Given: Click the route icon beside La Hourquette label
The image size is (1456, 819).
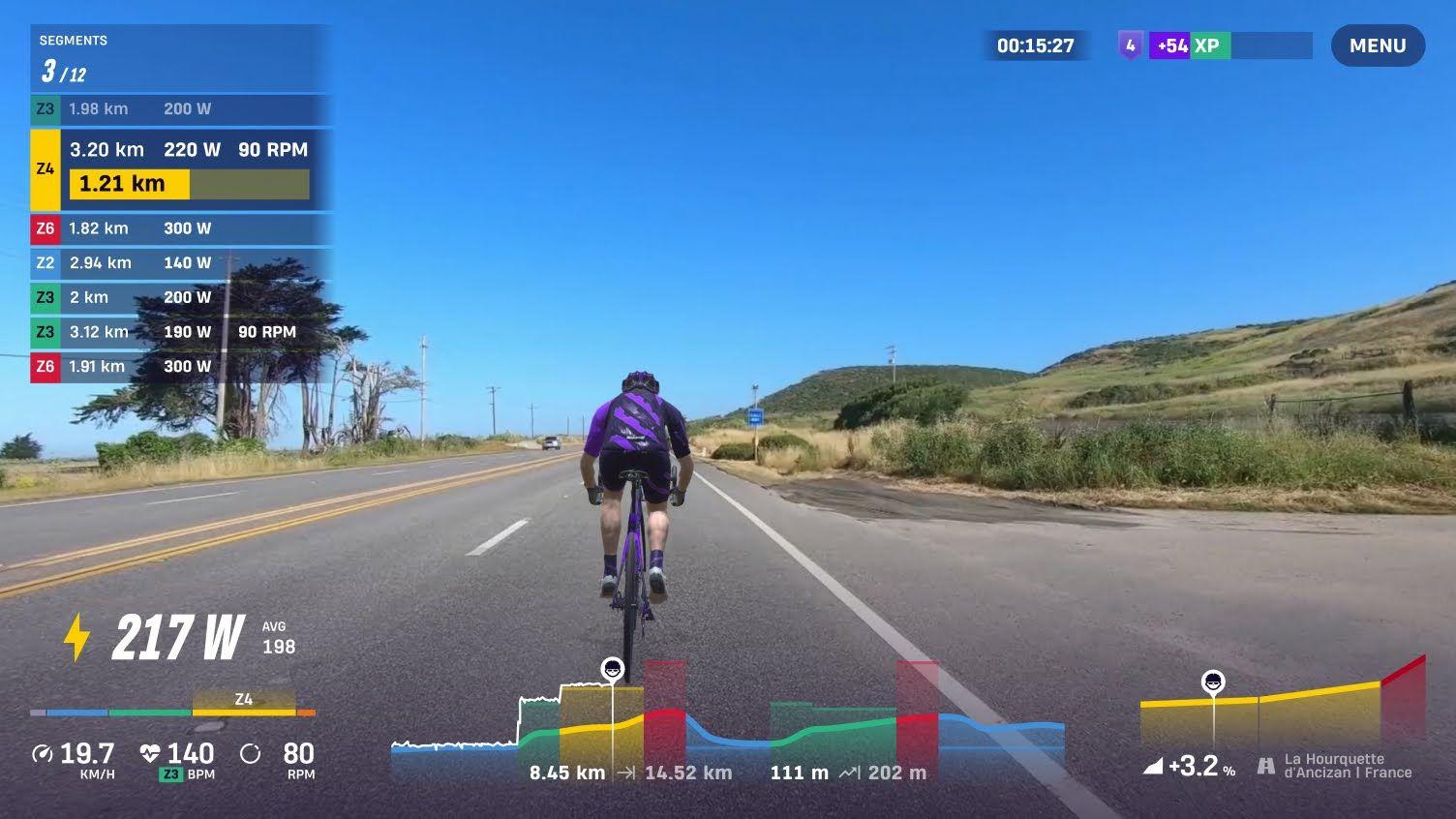Looking at the screenshot, I should [1266, 766].
